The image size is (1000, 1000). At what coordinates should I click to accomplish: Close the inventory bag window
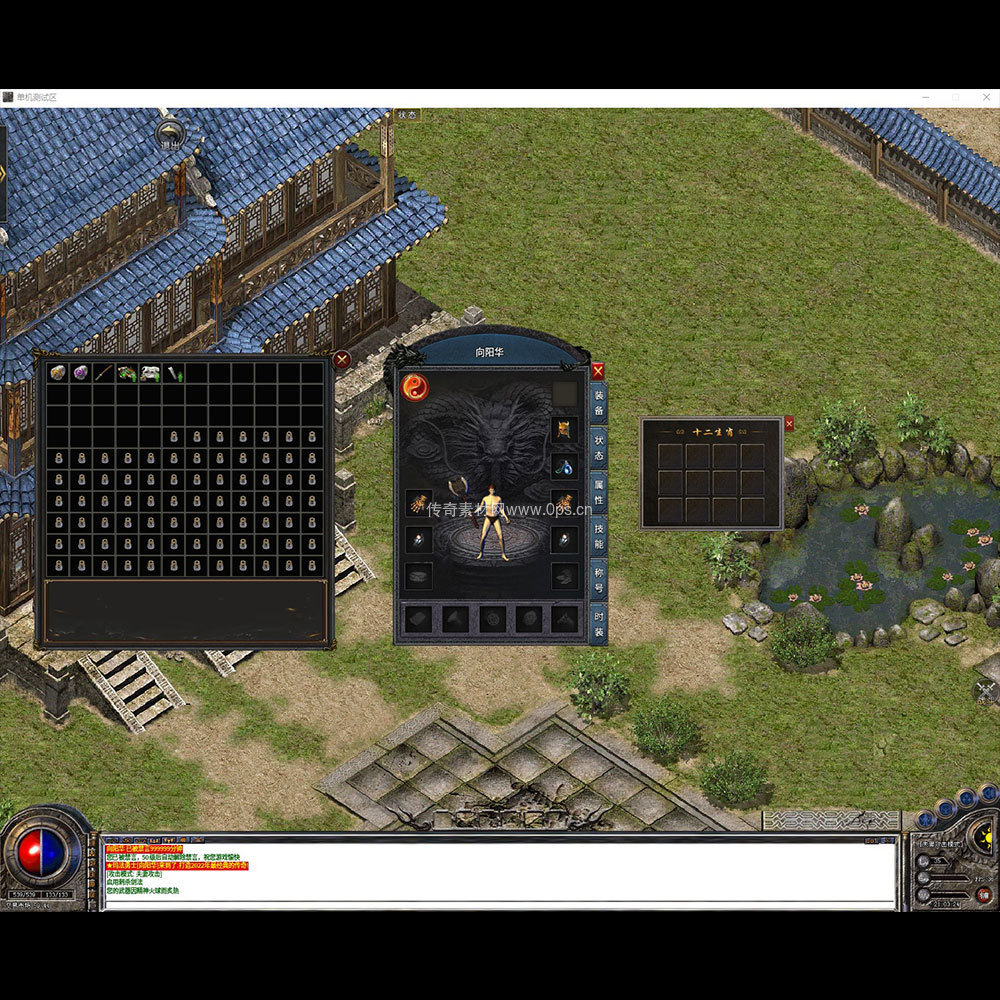pyautogui.click(x=342, y=360)
